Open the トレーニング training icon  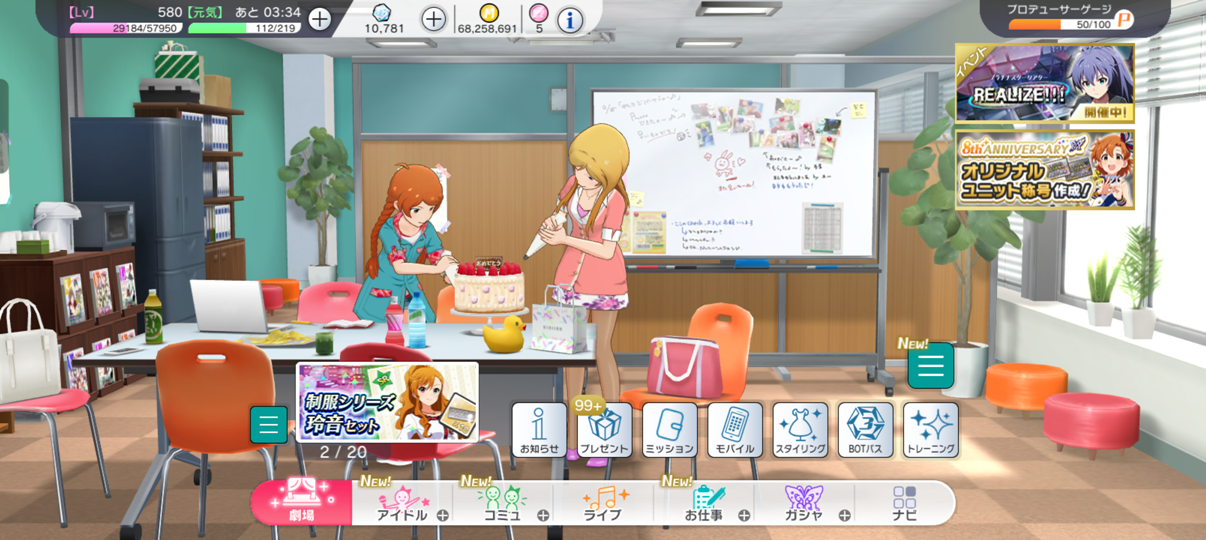click(x=930, y=430)
